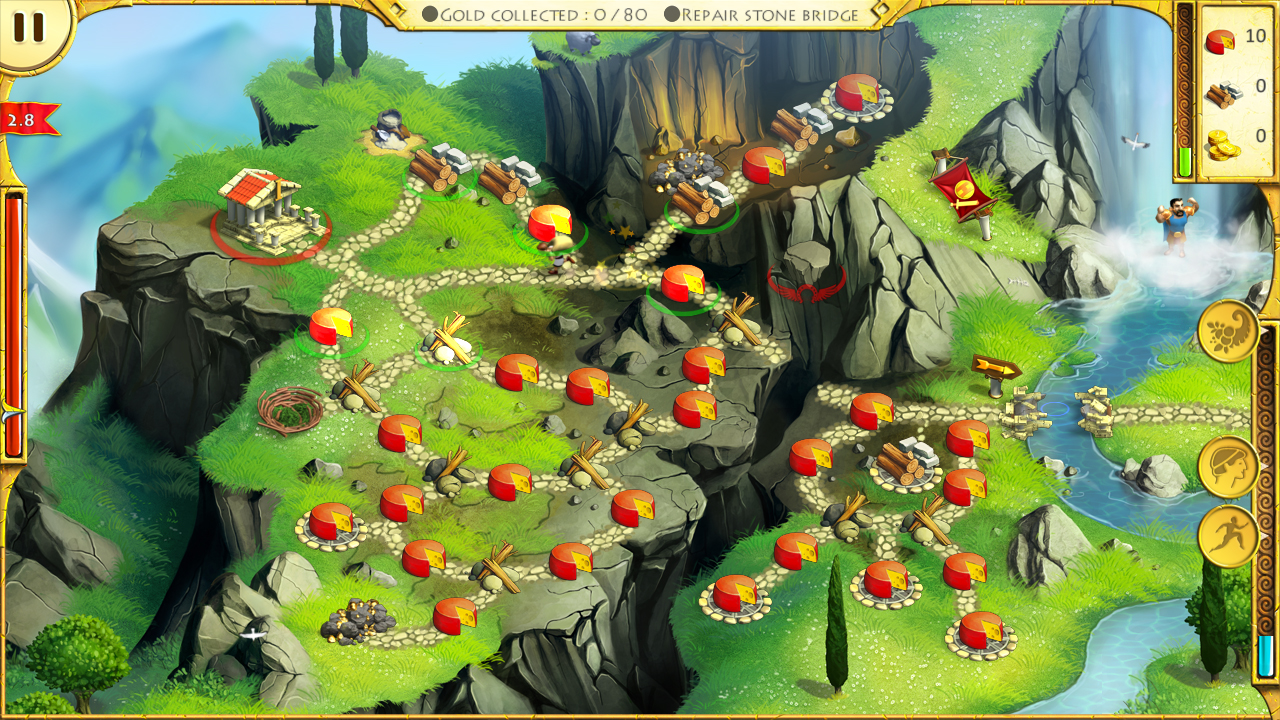1280x720 pixels.
Task: Open the cornucopia bonus icon
Action: (1227, 330)
